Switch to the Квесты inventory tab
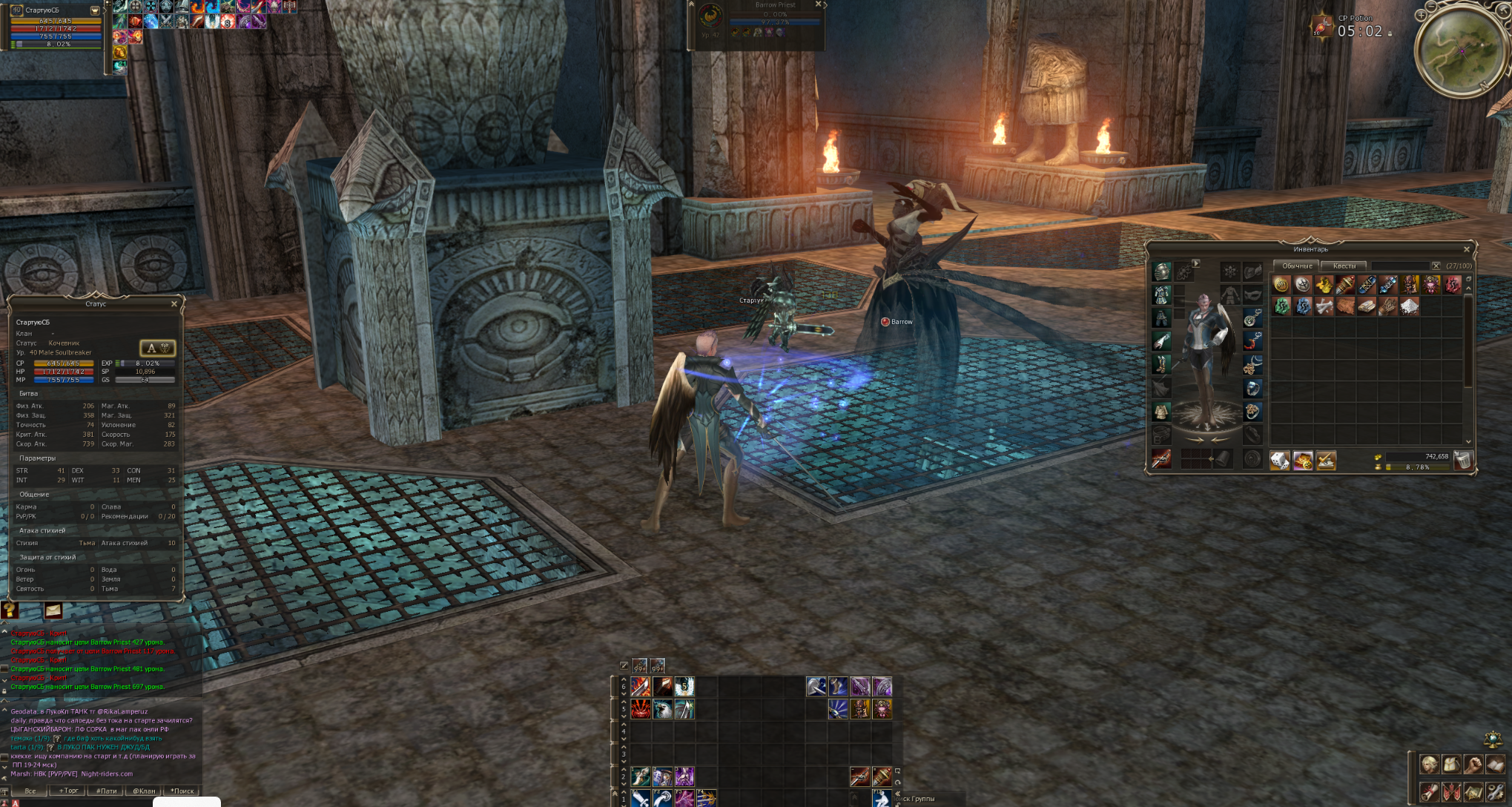This screenshot has width=1512, height=807. (1344, 266)
